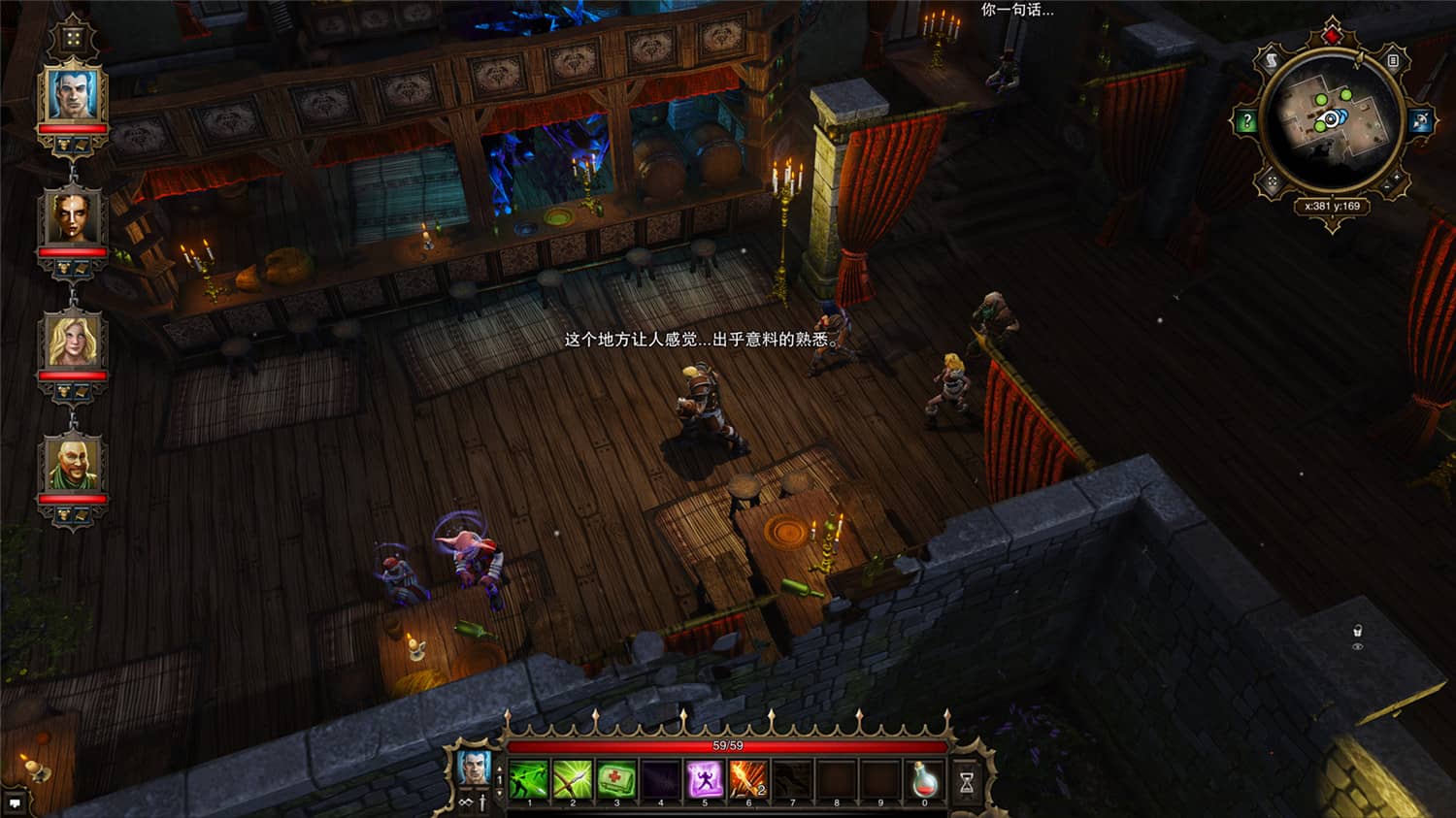Drink the health potion in hotbar slot 0
1456x818 pixels.
point(925,780)
